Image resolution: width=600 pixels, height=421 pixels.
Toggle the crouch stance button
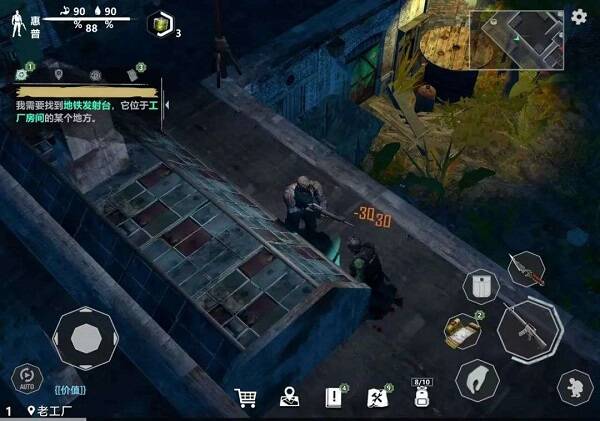tap(574, 385)
